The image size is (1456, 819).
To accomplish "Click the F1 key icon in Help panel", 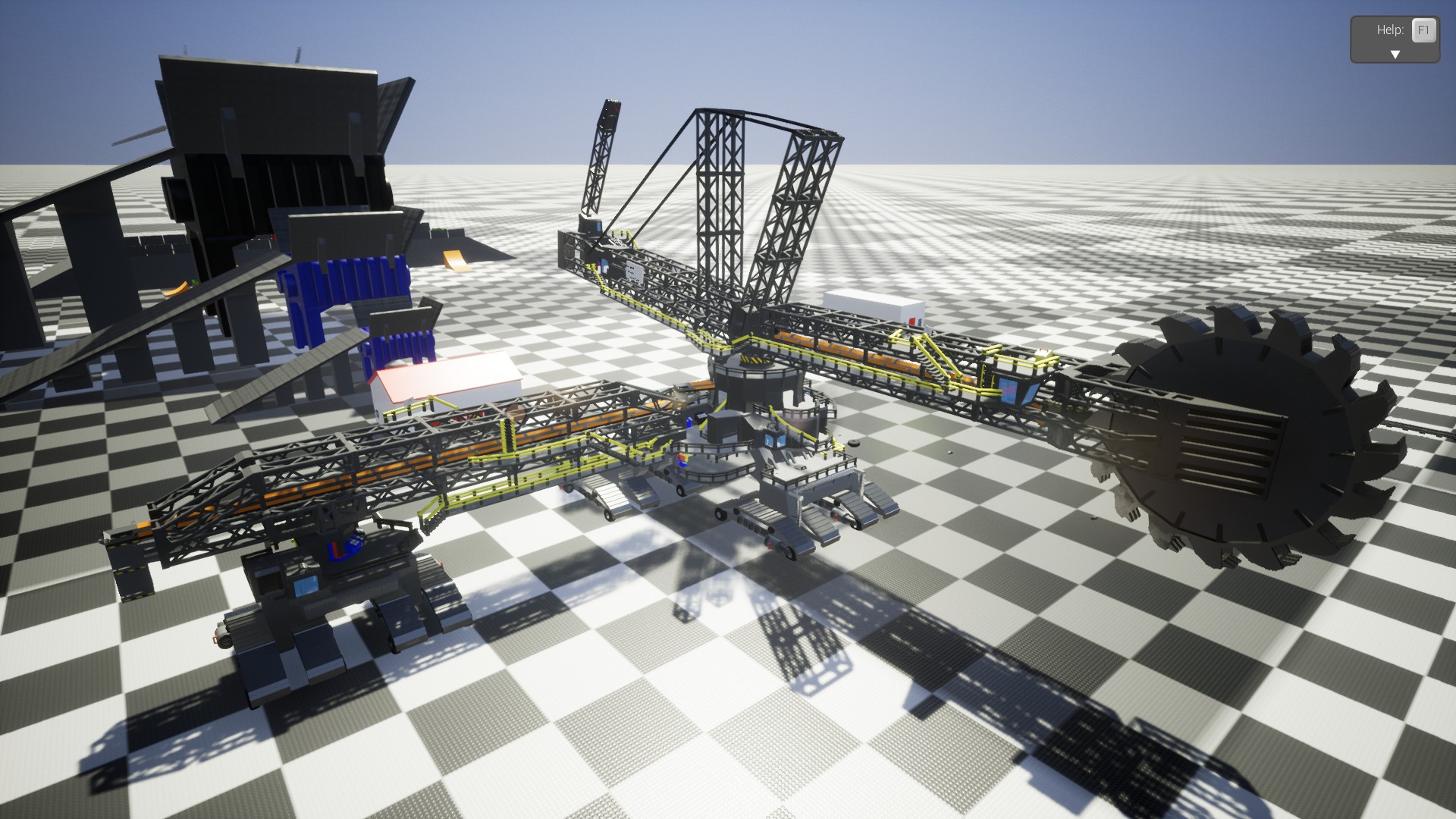I will pyautogui.click(x=1423, y=31).
